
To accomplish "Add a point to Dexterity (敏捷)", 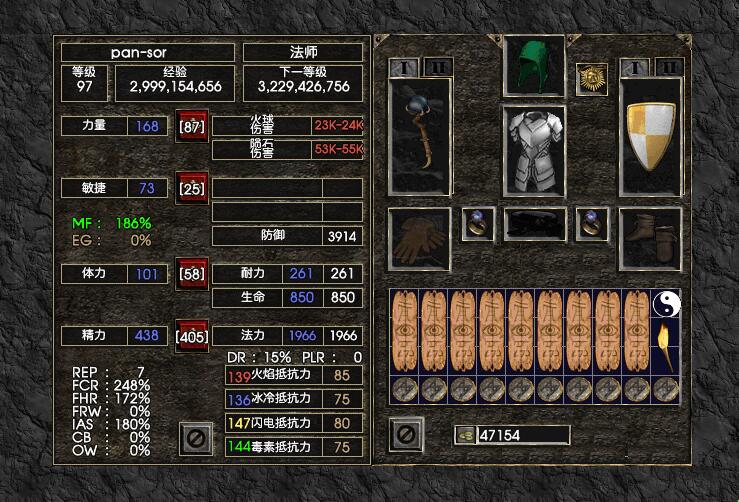I will point(192,188).
